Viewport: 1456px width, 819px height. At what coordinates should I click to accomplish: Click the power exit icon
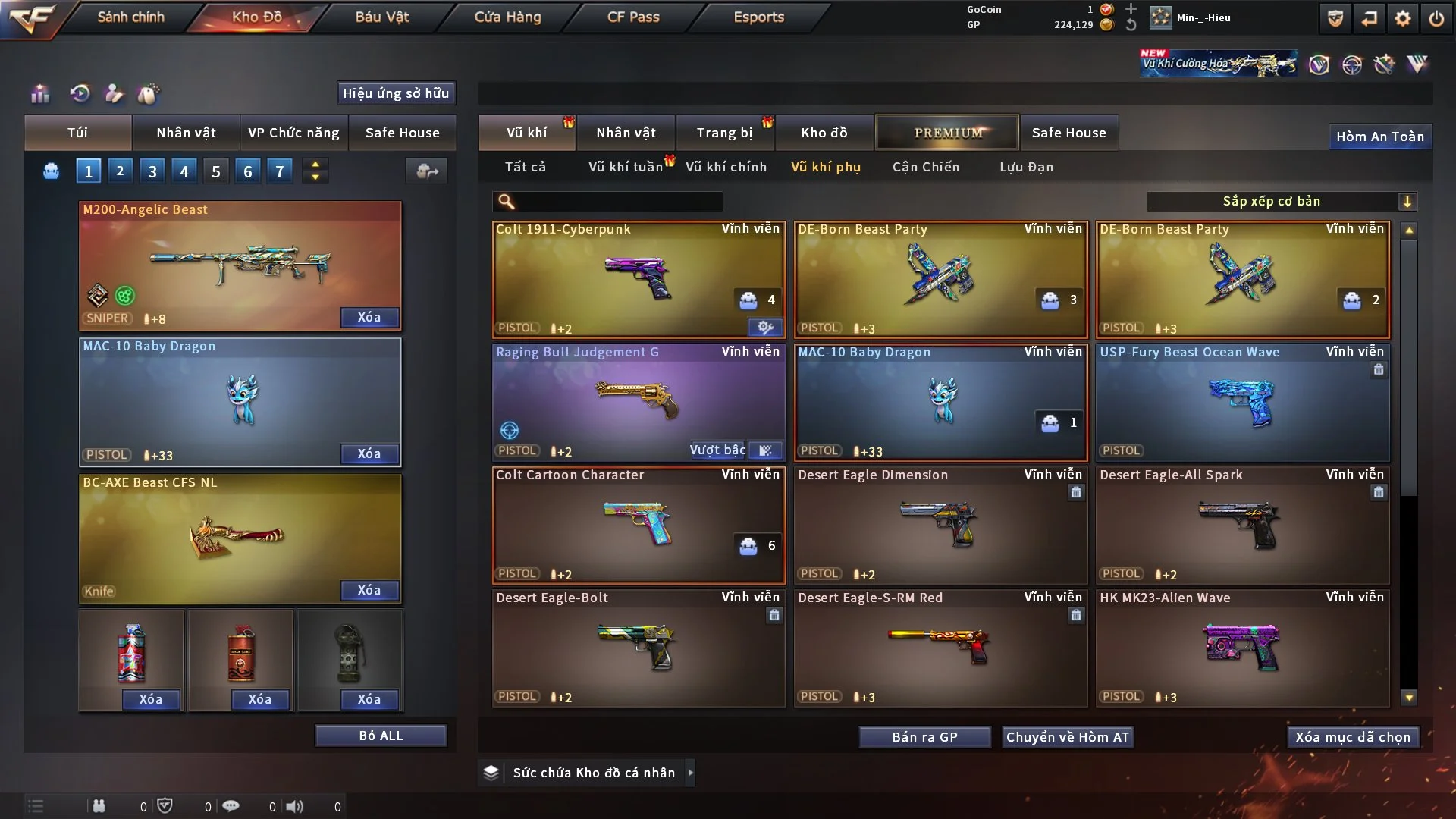tap(1436, 19)
